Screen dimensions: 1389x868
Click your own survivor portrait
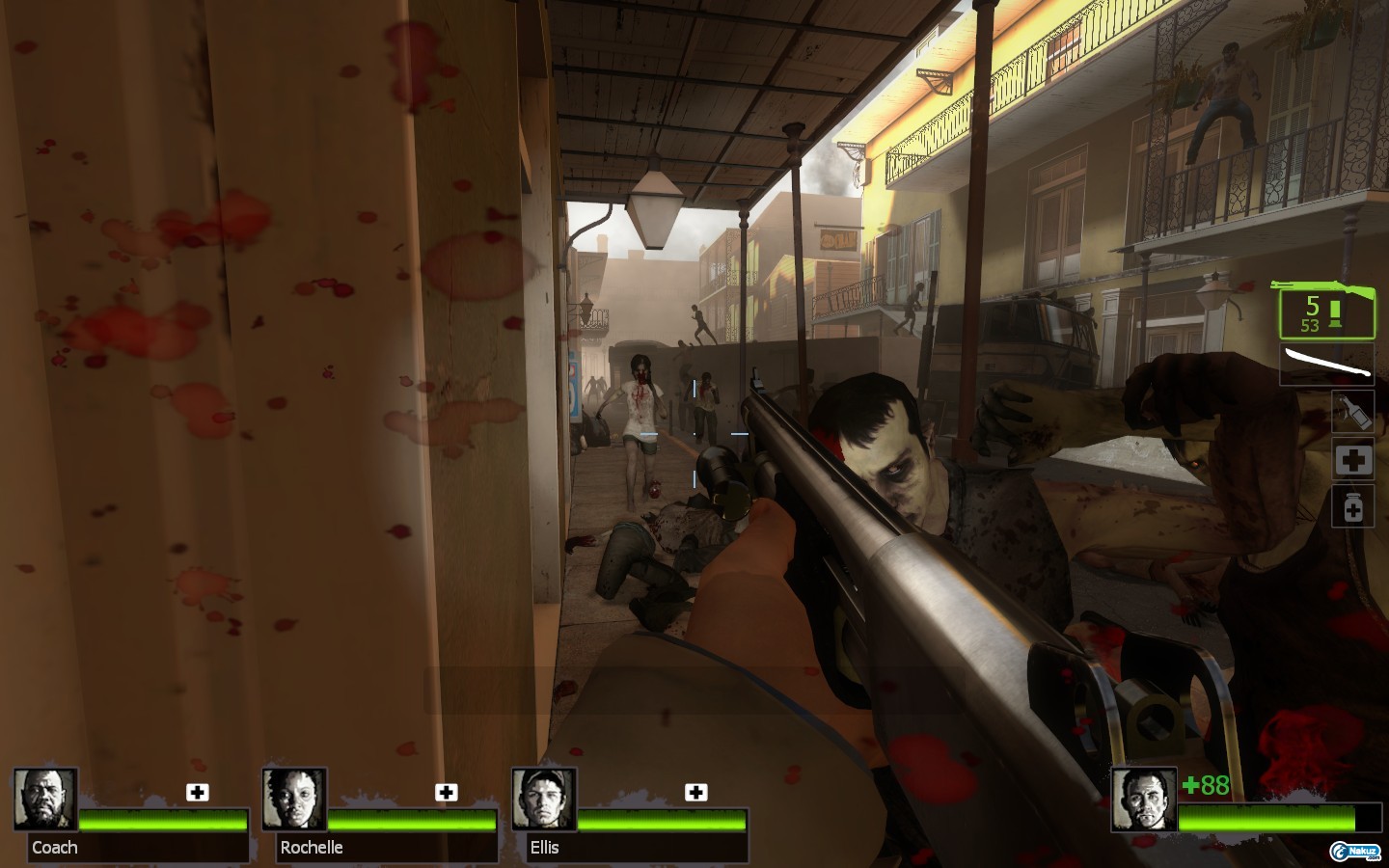(1144, 800)
